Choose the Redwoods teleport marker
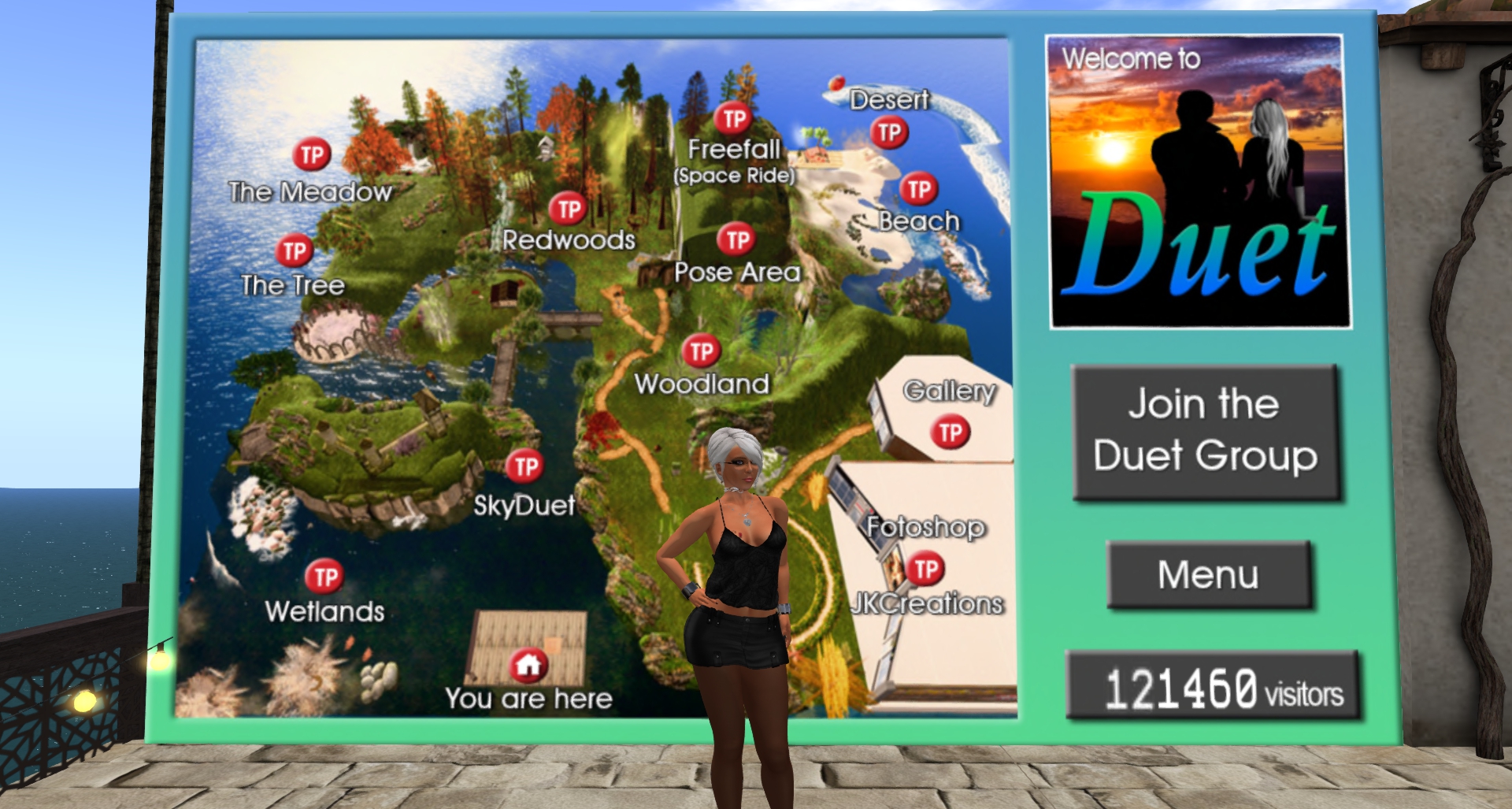 click(569, 210)
